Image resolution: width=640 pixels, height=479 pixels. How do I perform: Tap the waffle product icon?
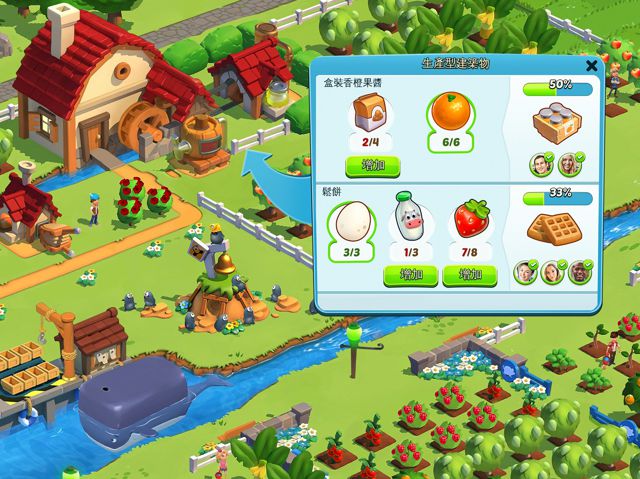pos(555,227)
